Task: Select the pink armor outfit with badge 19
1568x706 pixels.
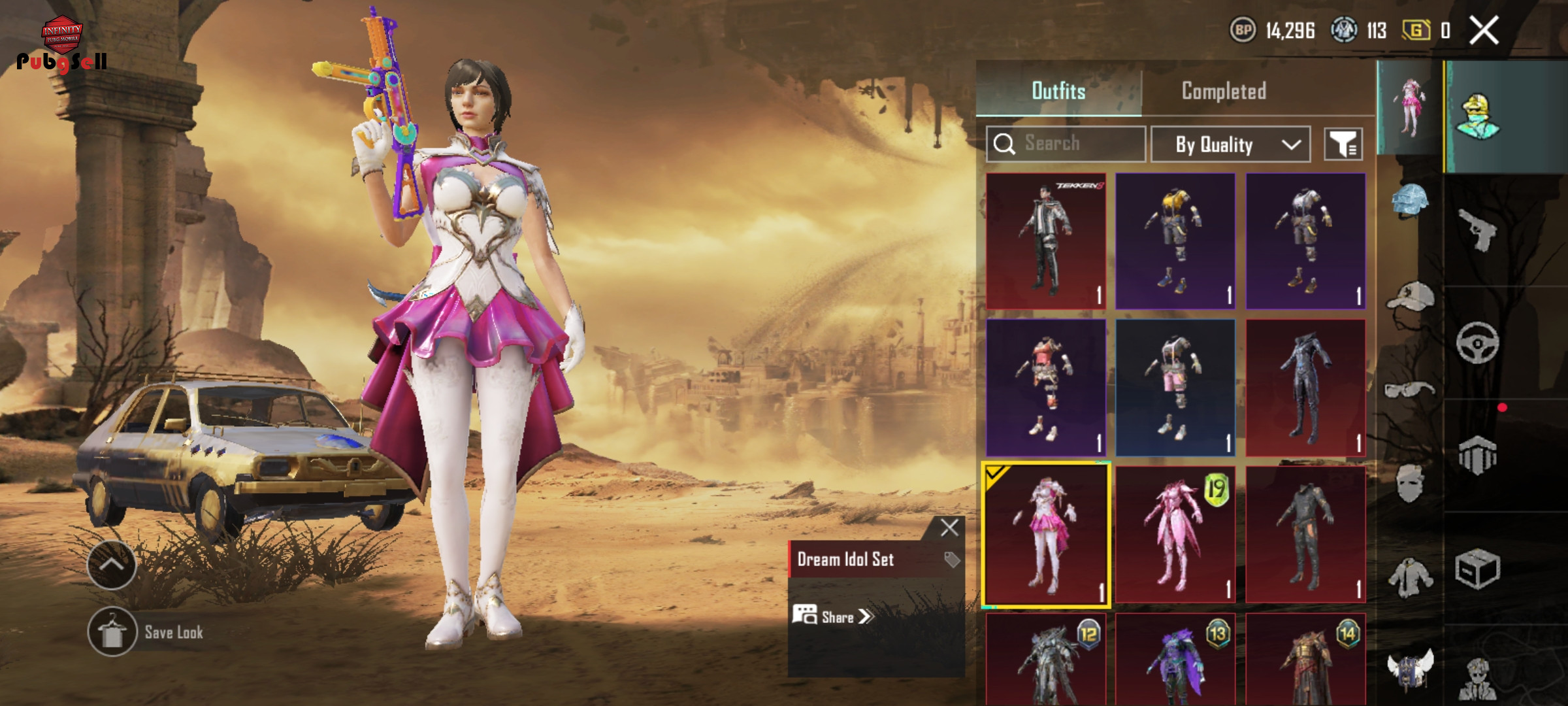Action: 1175,535
